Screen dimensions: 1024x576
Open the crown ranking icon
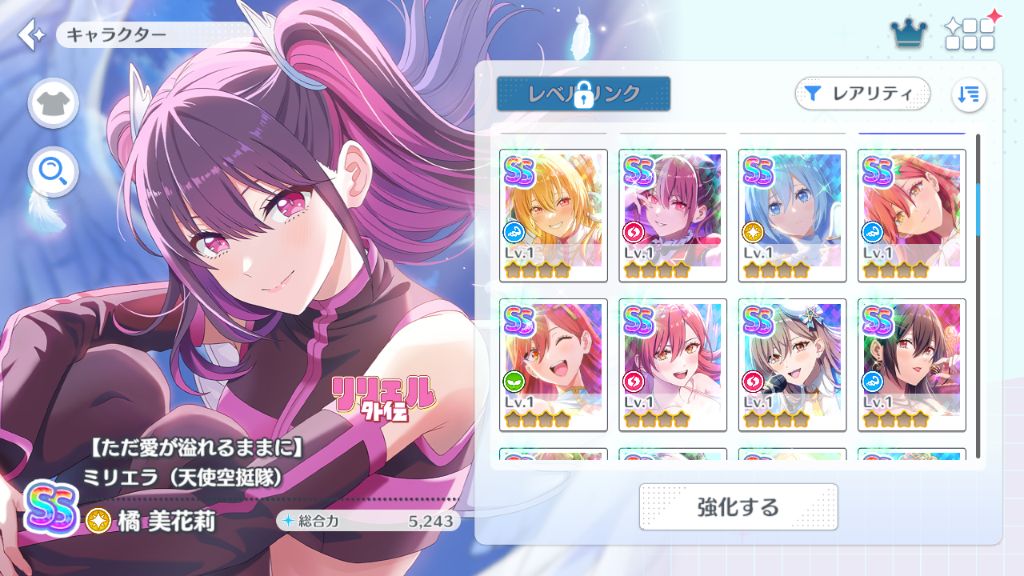click(x=908, y=34)
